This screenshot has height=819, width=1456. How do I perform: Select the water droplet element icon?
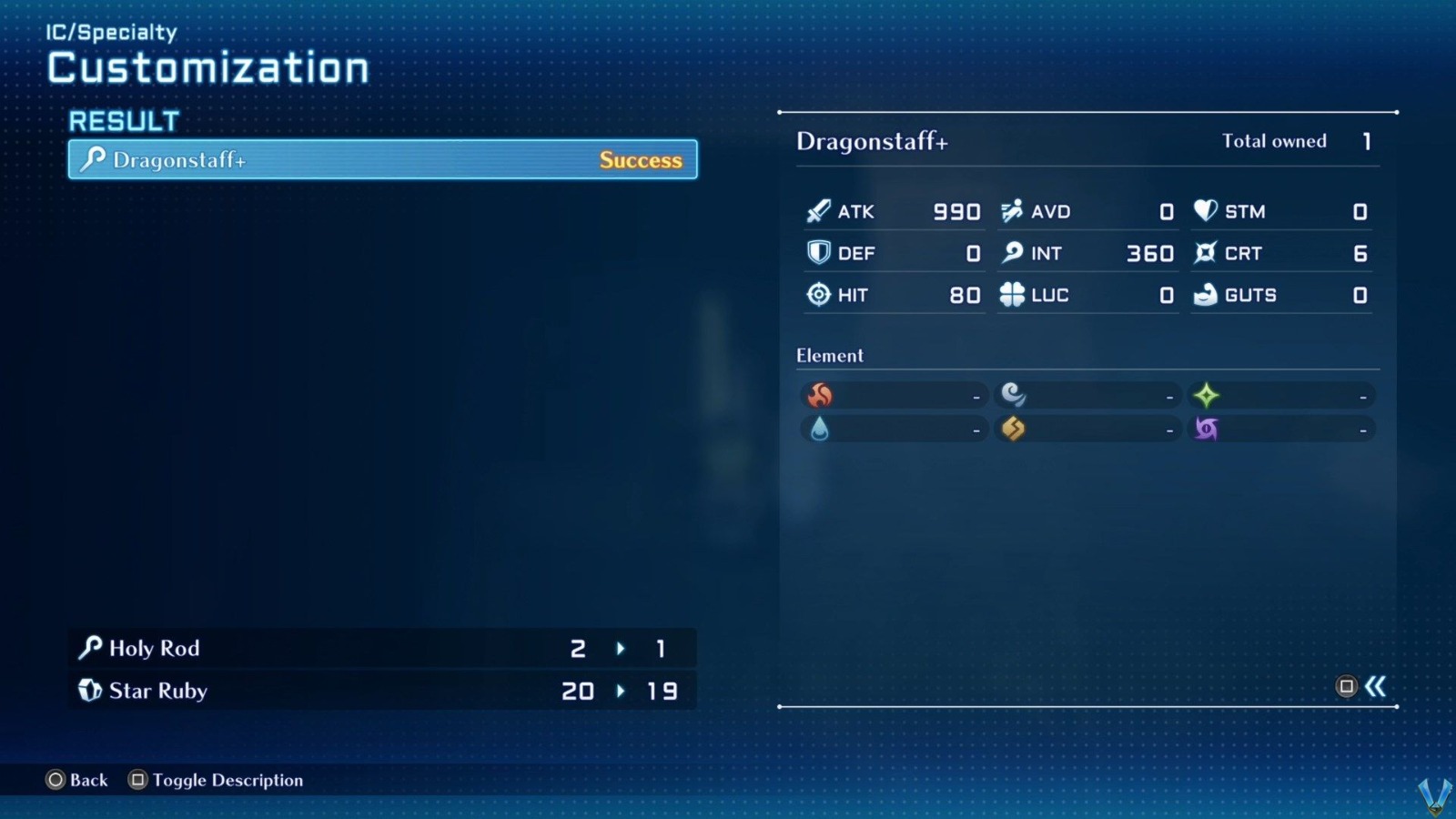coord(820,428)
